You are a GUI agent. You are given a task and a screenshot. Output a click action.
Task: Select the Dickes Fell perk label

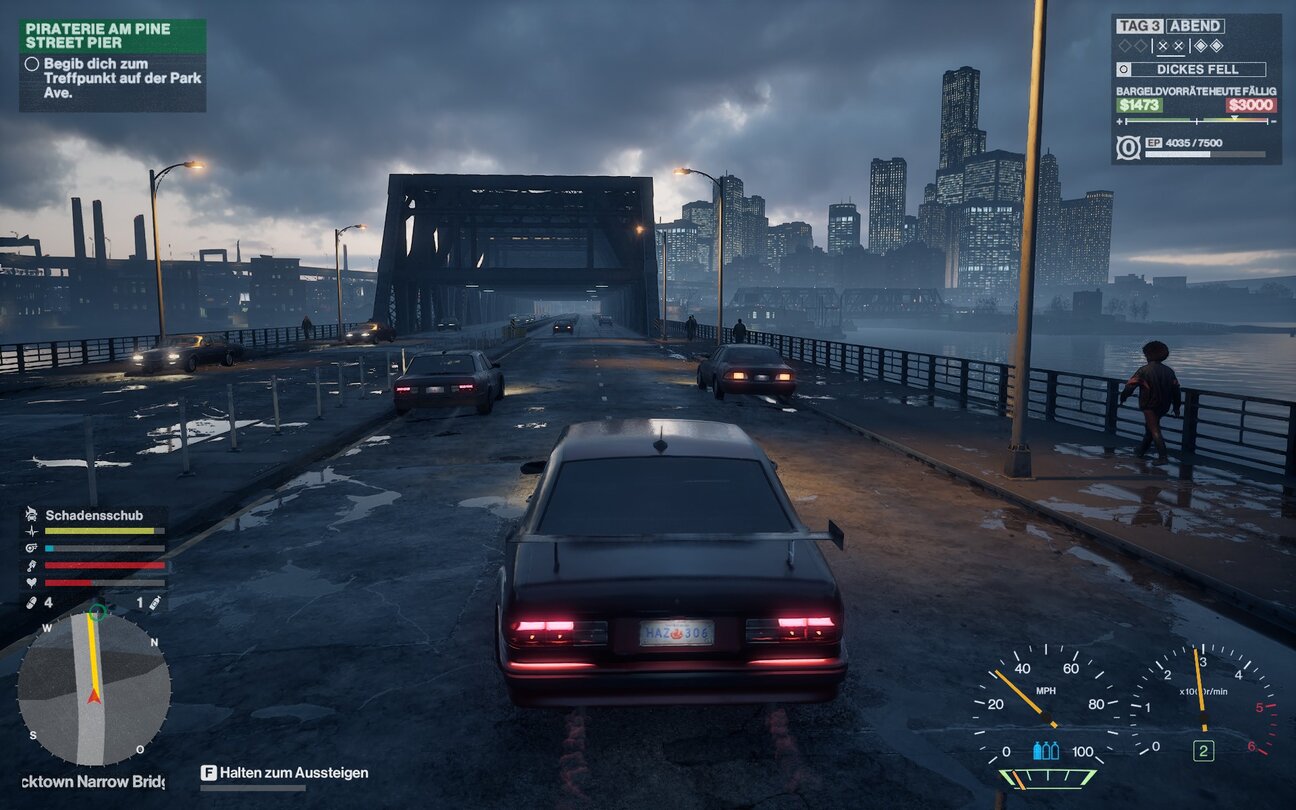click(1196, 69)
